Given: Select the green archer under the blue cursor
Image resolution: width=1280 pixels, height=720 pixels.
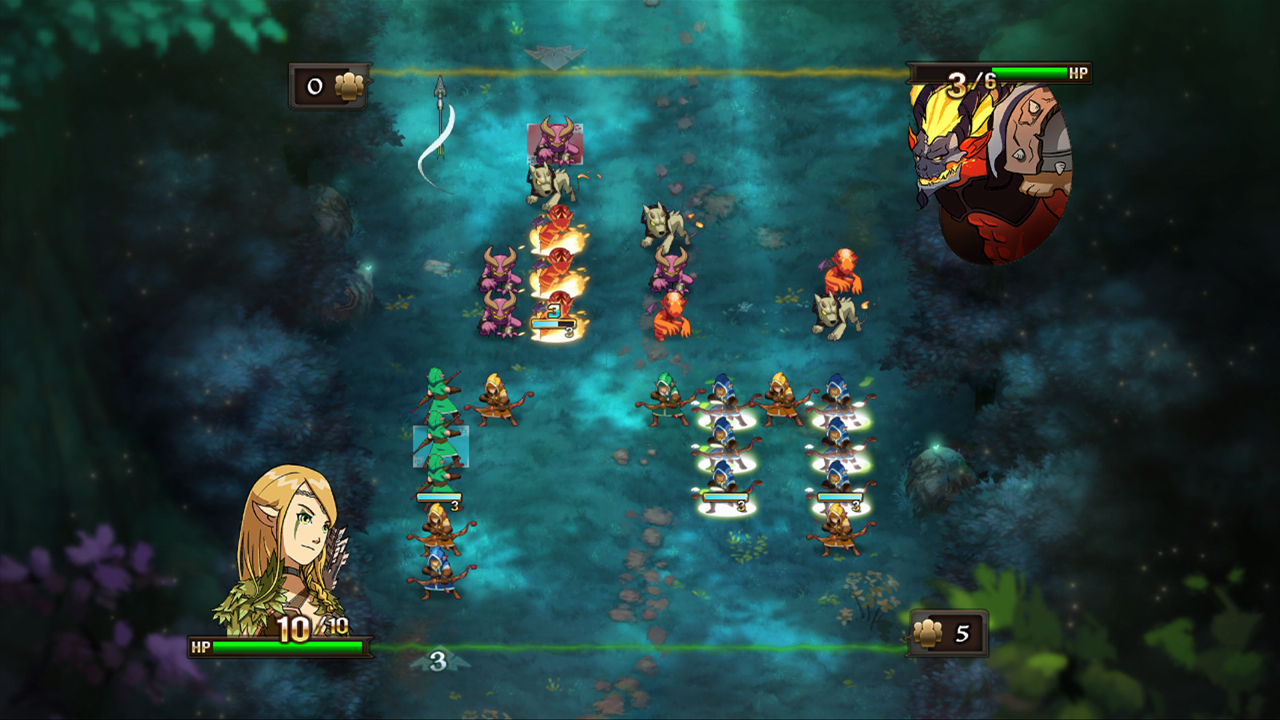Looking at the screenshot, I should point(440,446).
